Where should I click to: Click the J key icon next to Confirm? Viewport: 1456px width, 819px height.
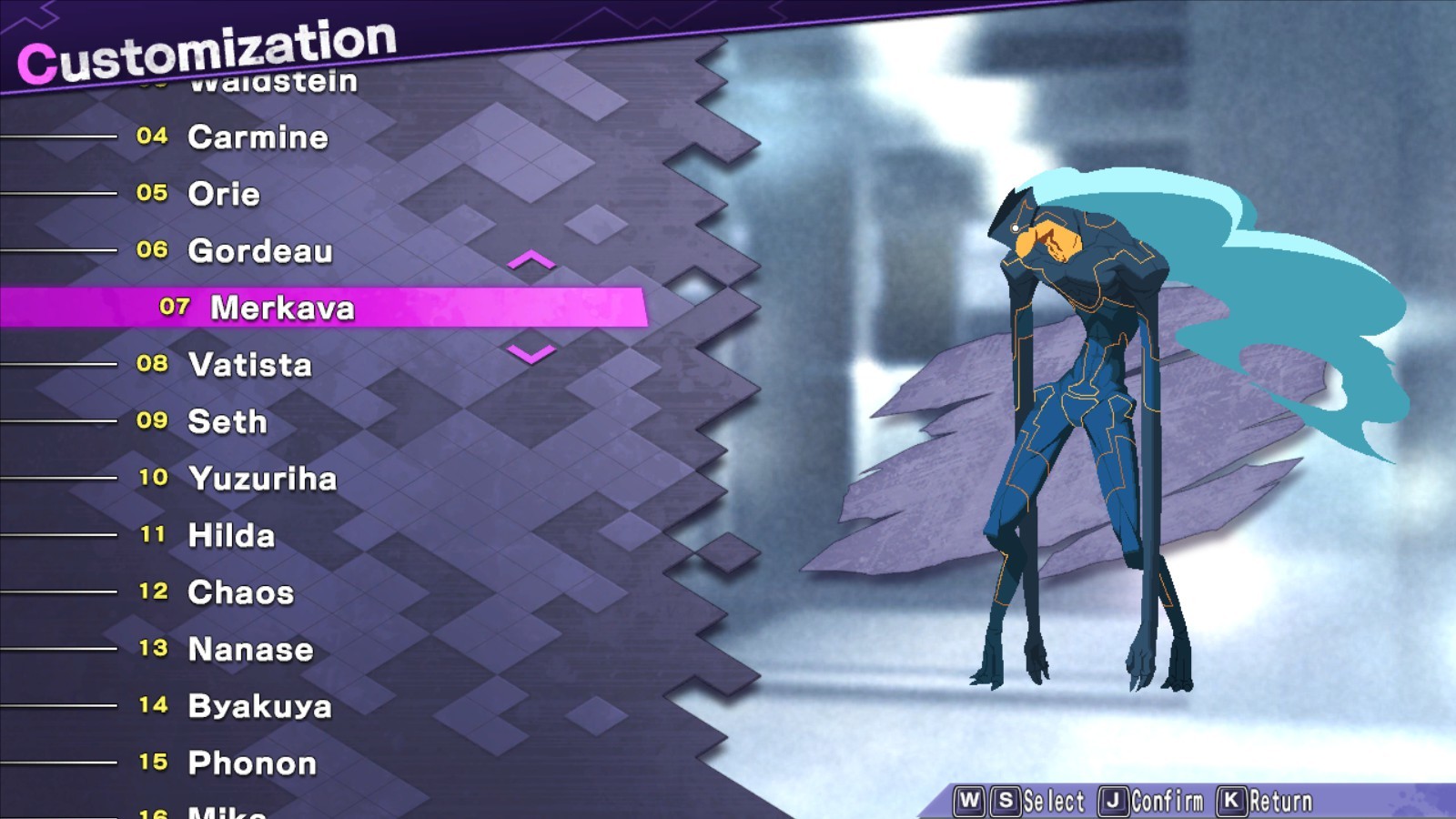tap(1114, 801)
